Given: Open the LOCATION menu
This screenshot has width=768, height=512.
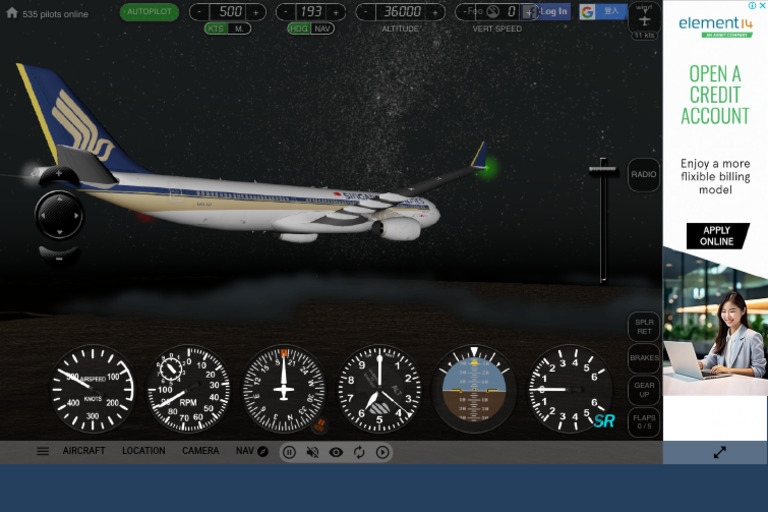Looking at the screenshot, I should tap(144, 451).
